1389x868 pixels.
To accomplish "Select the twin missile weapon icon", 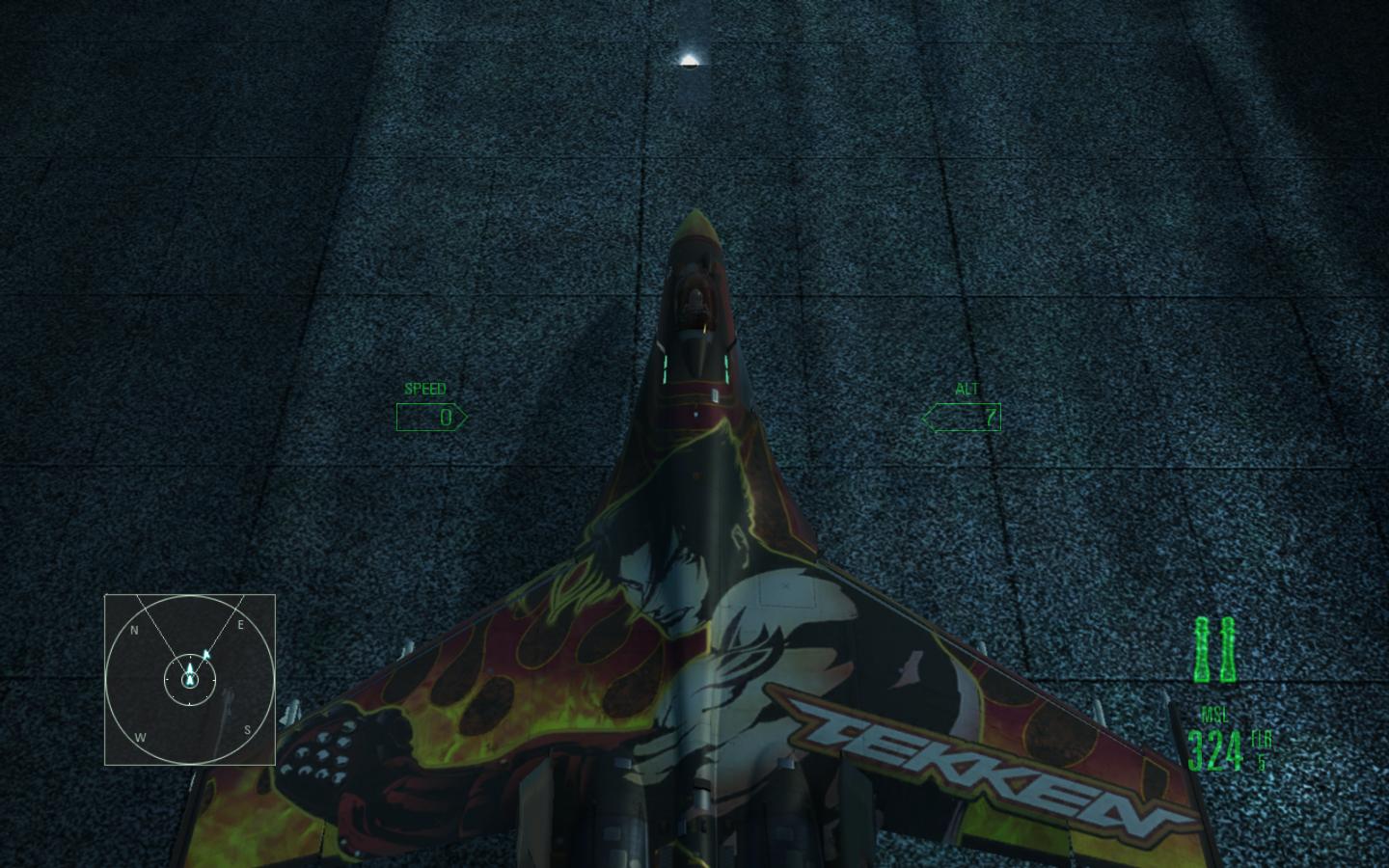I will click(1214, 650).
